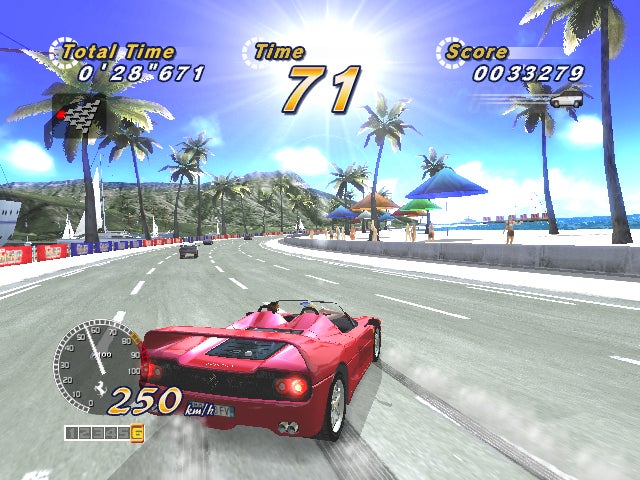Click the highlighted gear in the gear indicator
640x480 pixels.
137,433
